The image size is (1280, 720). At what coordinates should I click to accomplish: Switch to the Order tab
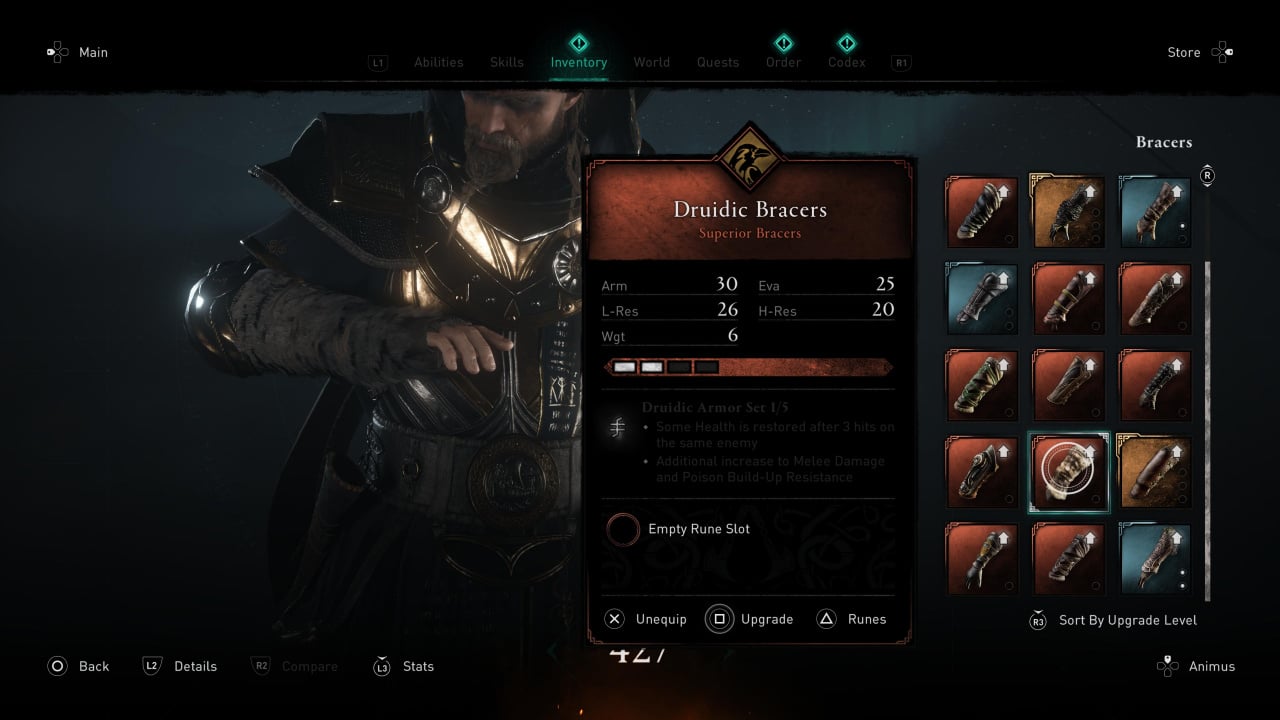point(784,62)
